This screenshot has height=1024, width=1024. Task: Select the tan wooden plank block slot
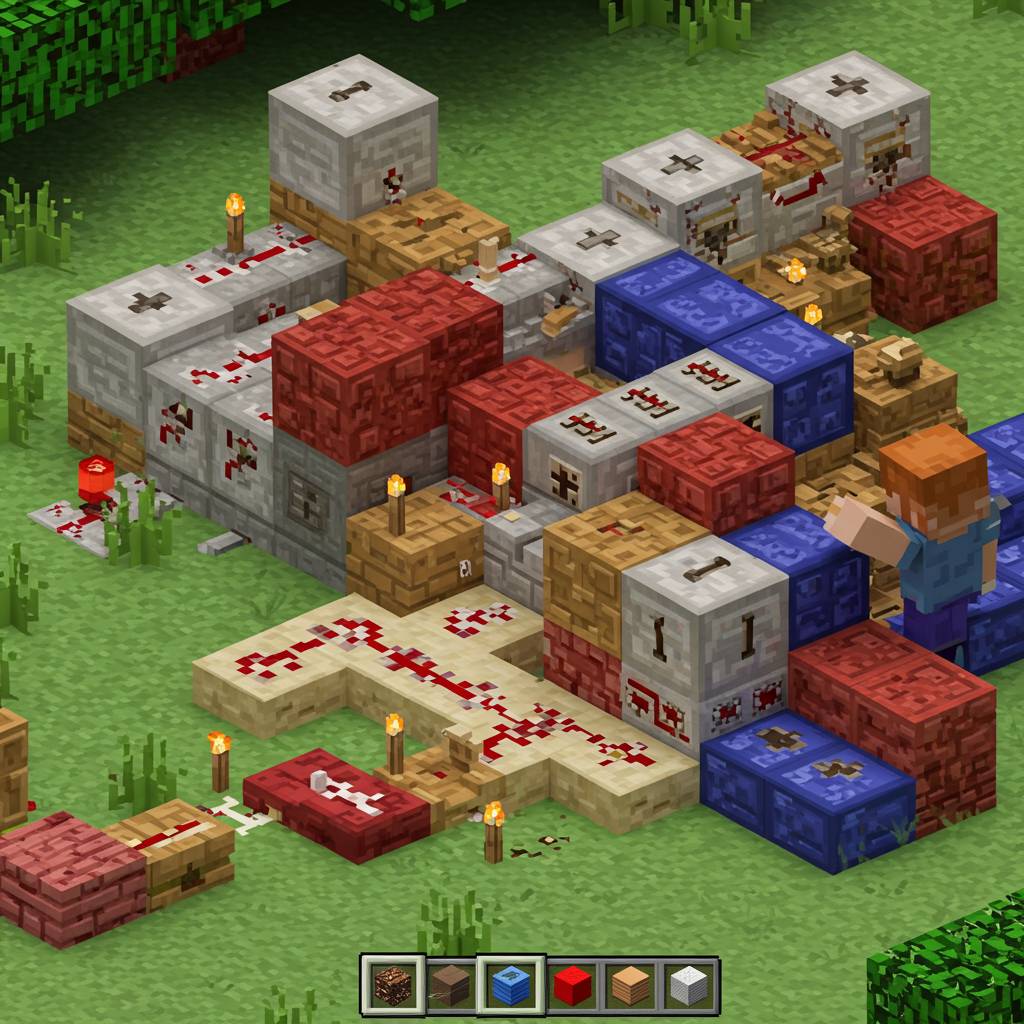click(630, 986)
